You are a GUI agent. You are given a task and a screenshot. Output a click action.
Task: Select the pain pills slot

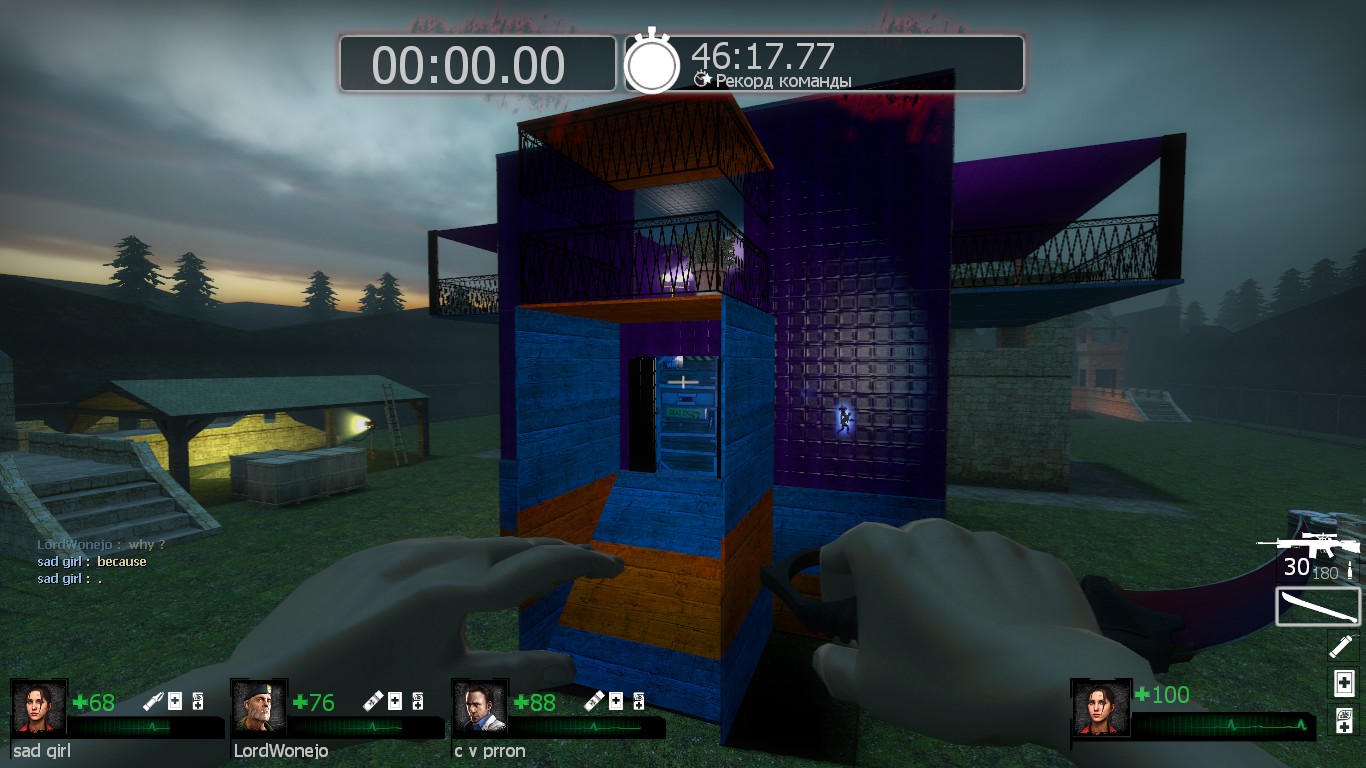pos(1343,719)
